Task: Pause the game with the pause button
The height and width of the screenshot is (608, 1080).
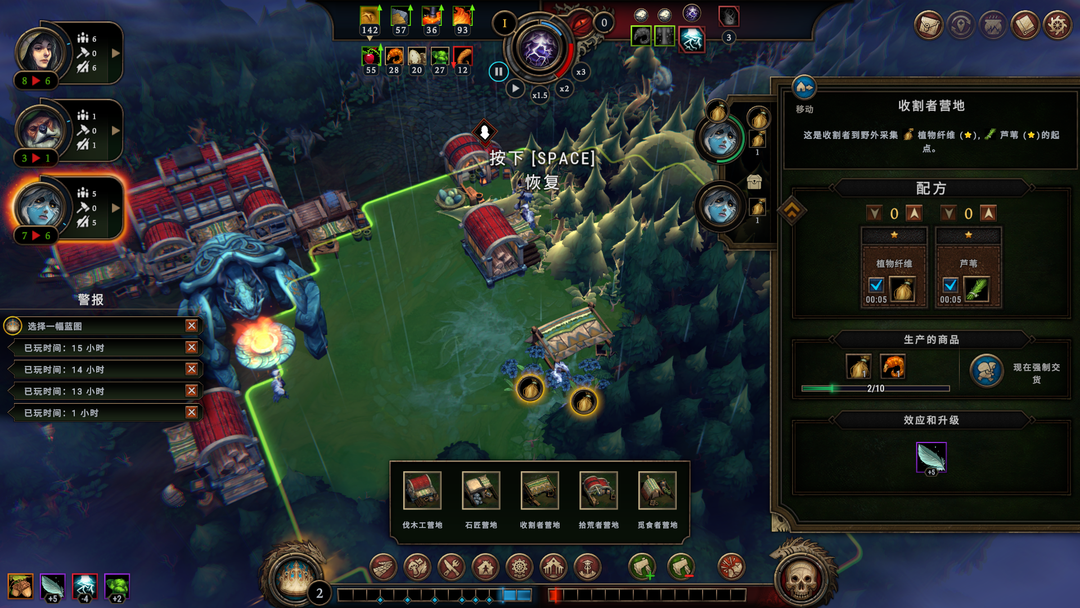Action: click(498, 72)
